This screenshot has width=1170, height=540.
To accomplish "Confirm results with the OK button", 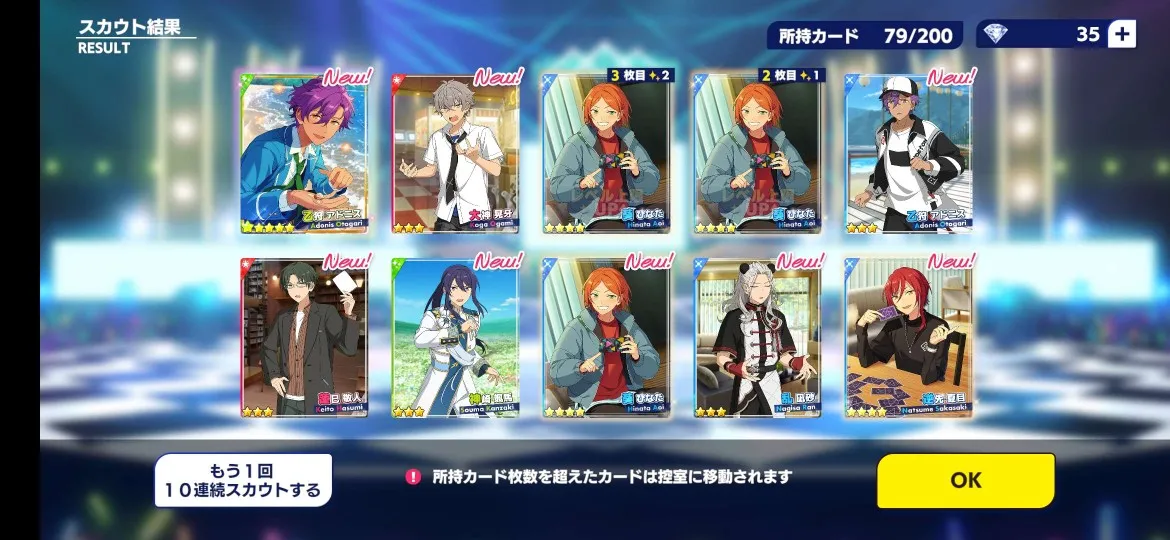I will coord(965,480).
